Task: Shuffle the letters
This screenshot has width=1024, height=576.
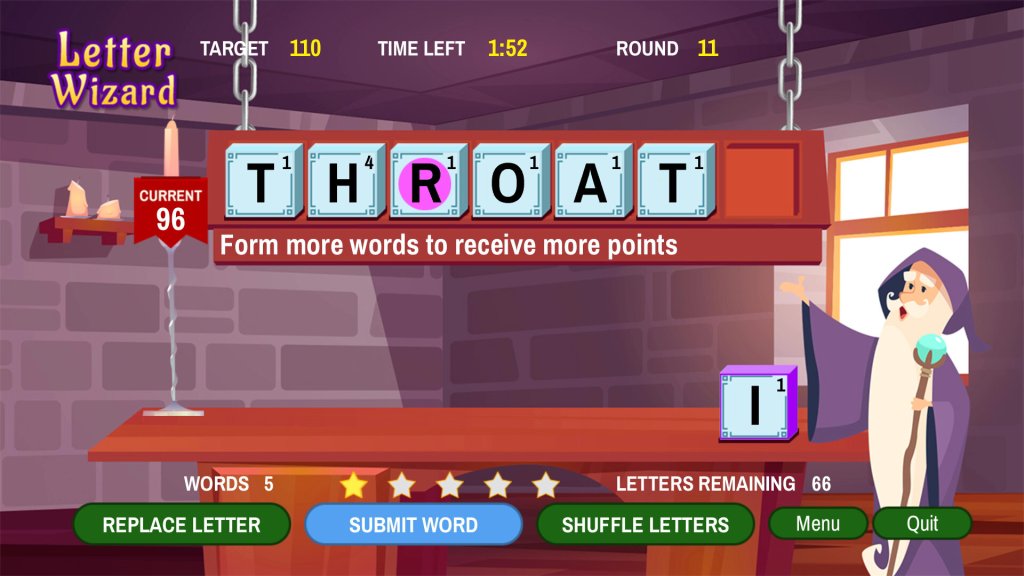Action: click(x=645, y=525)
